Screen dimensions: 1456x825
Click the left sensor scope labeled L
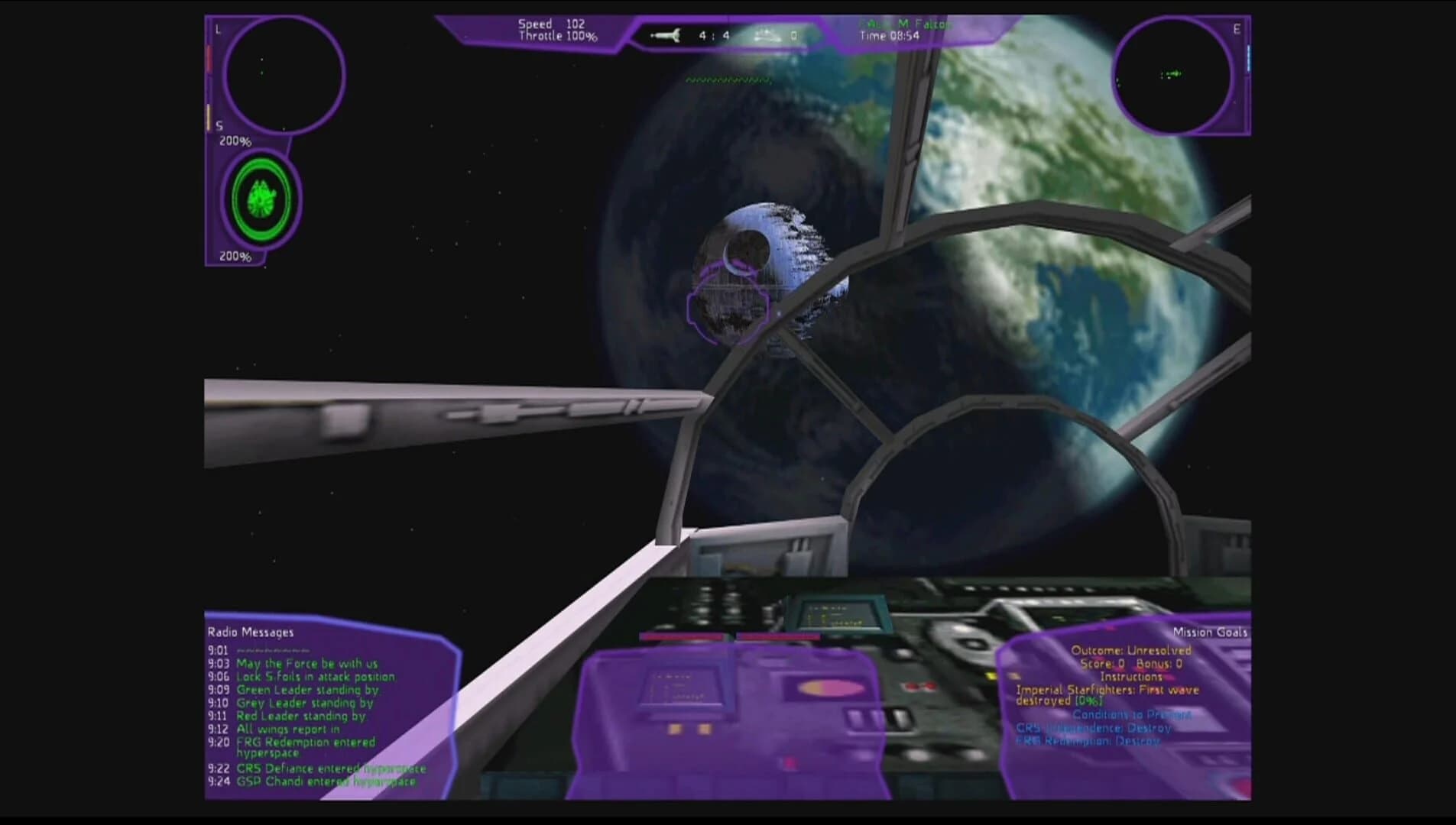pyautogui.click(x=283, y=73)
